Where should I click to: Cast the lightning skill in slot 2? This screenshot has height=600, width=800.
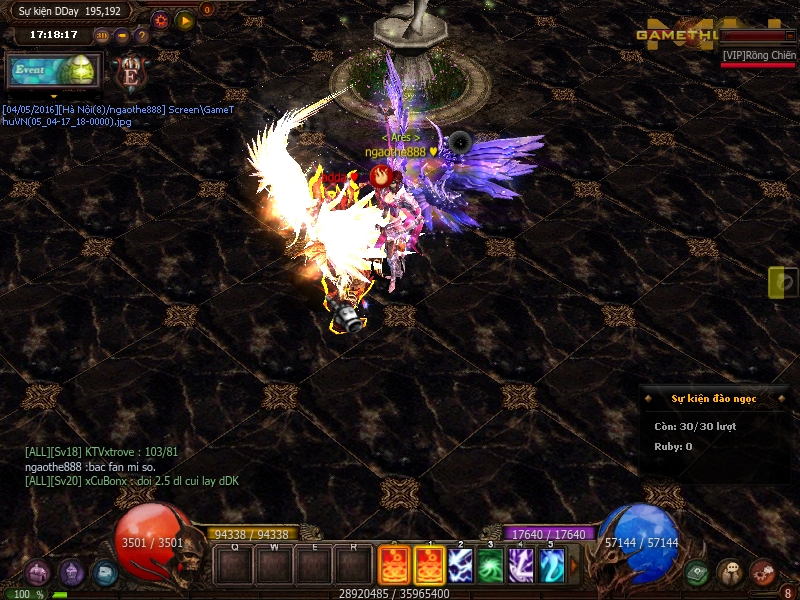click(x=460, y=566)
